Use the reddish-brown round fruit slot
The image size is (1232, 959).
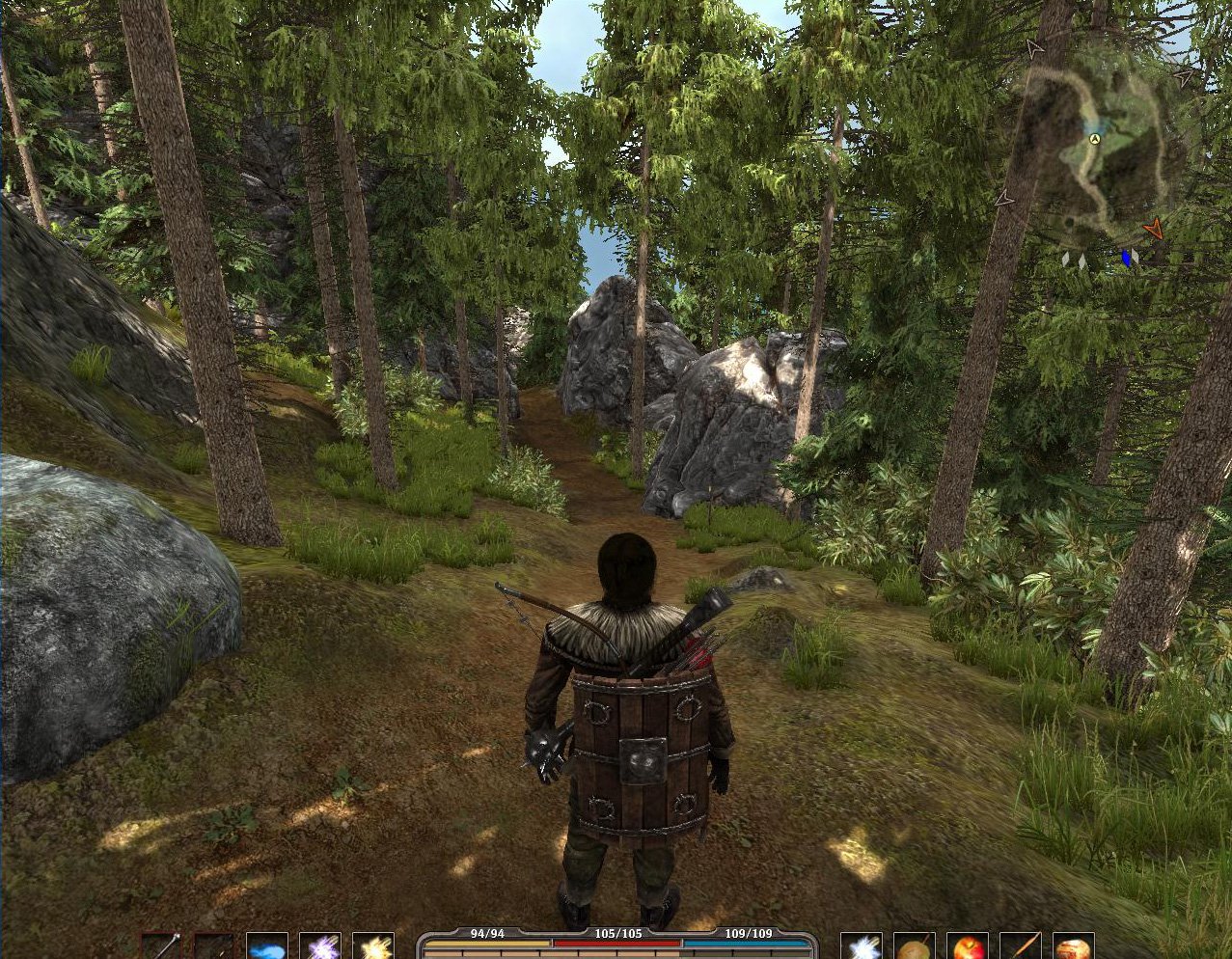click(1072, 946)
